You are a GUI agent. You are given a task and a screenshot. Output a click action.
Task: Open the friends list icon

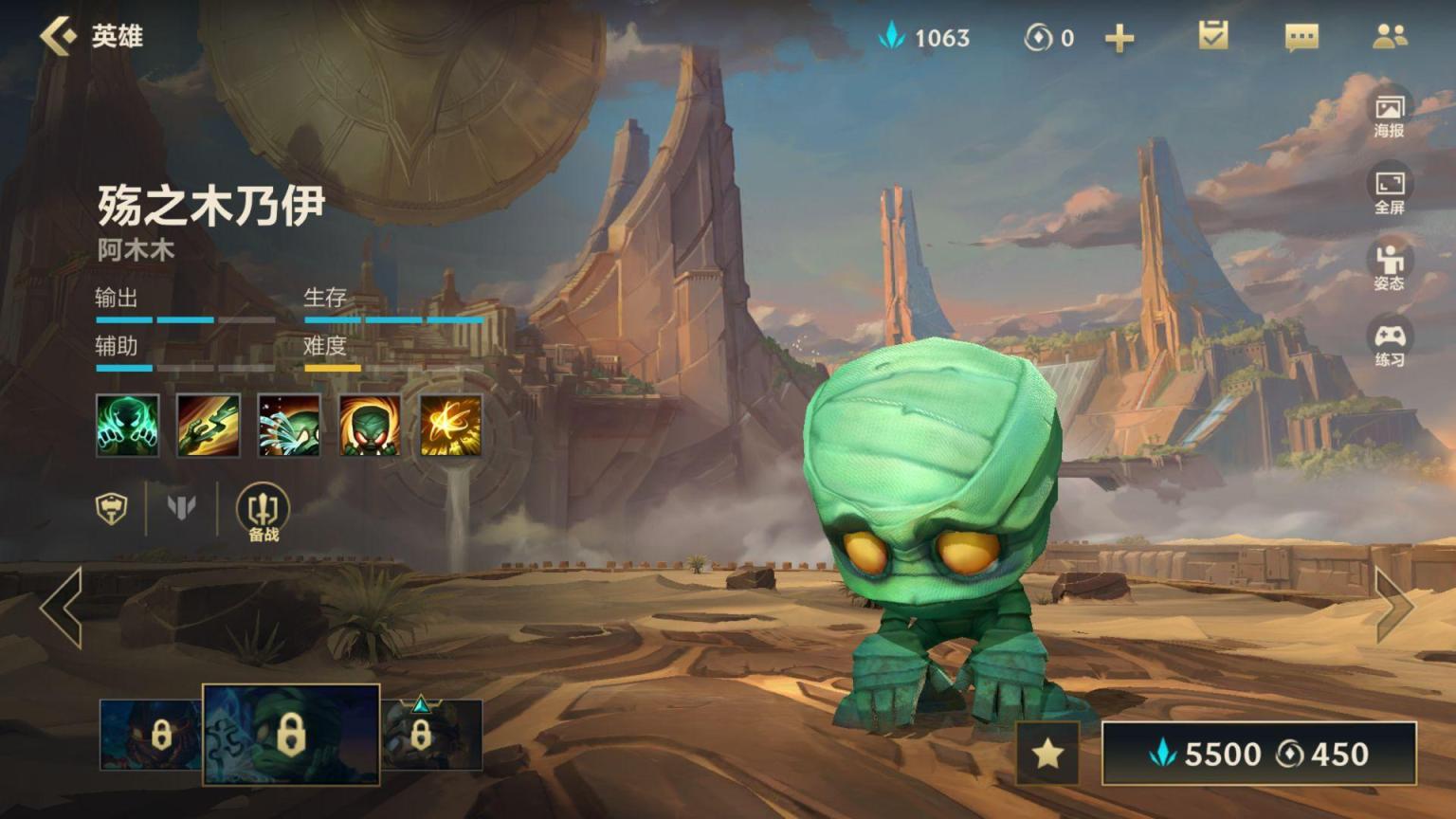click(1390, 37)
